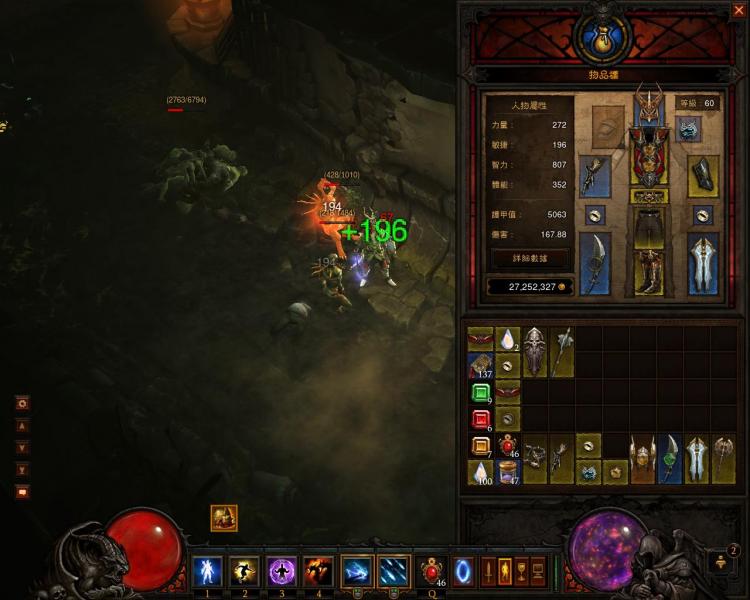Viewport: 750px width, 600px height.
Task: Activate the first skill on the hotbar
Action: click(x=208, y=571)
